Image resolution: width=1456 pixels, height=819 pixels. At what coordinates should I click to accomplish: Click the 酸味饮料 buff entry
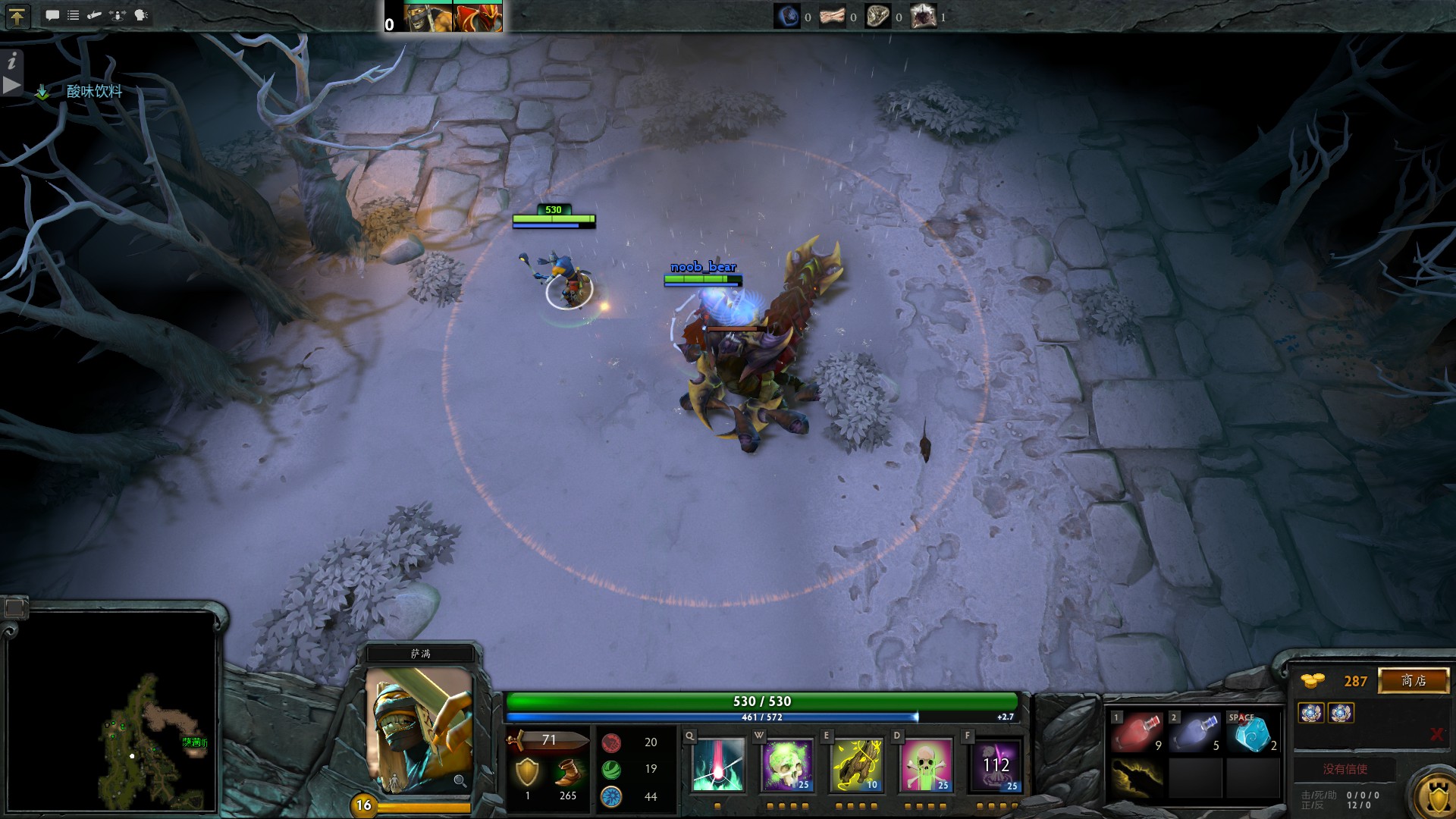tap(94, 92)
